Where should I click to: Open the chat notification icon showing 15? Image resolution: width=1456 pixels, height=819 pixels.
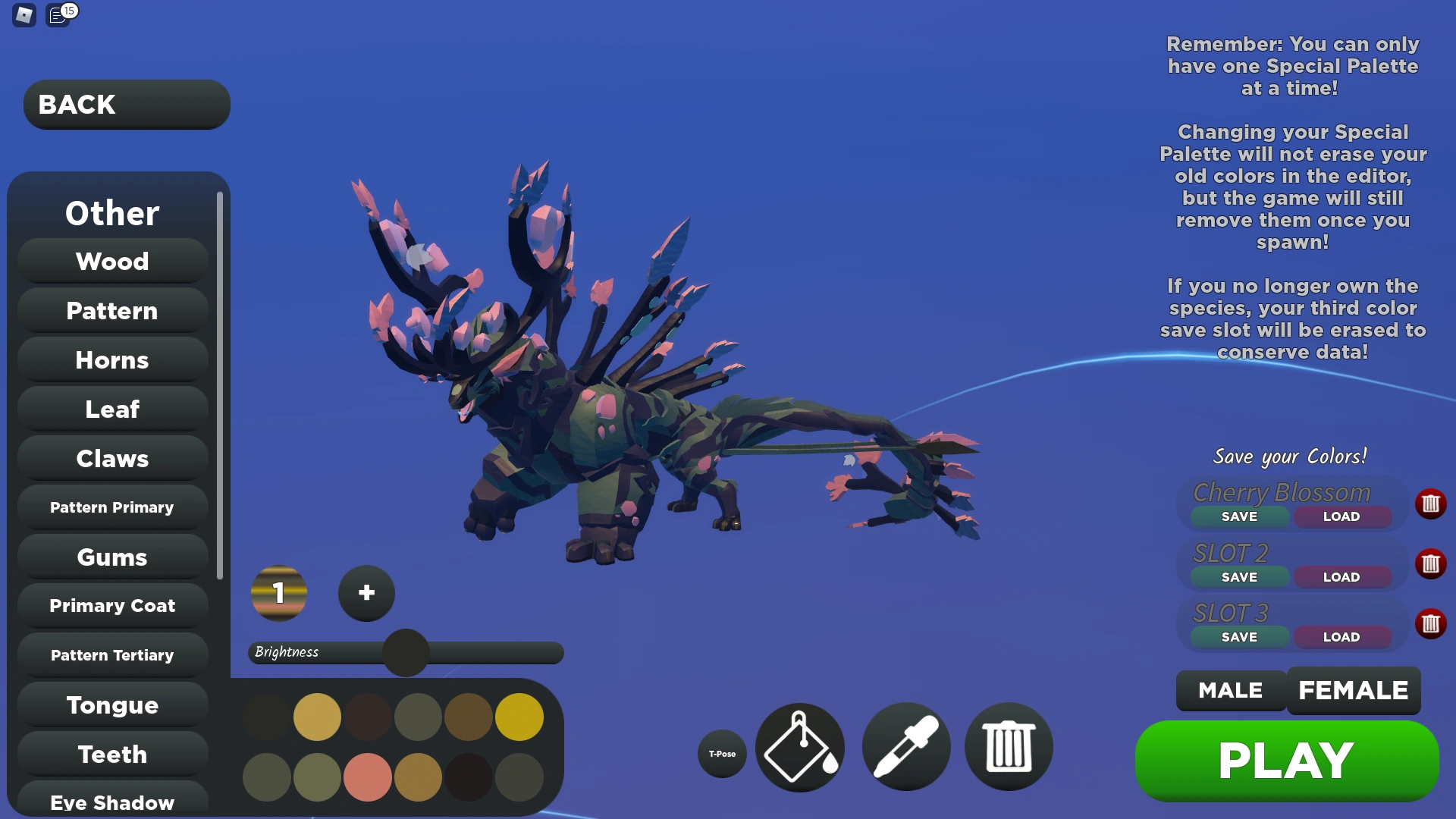point(57,15)
